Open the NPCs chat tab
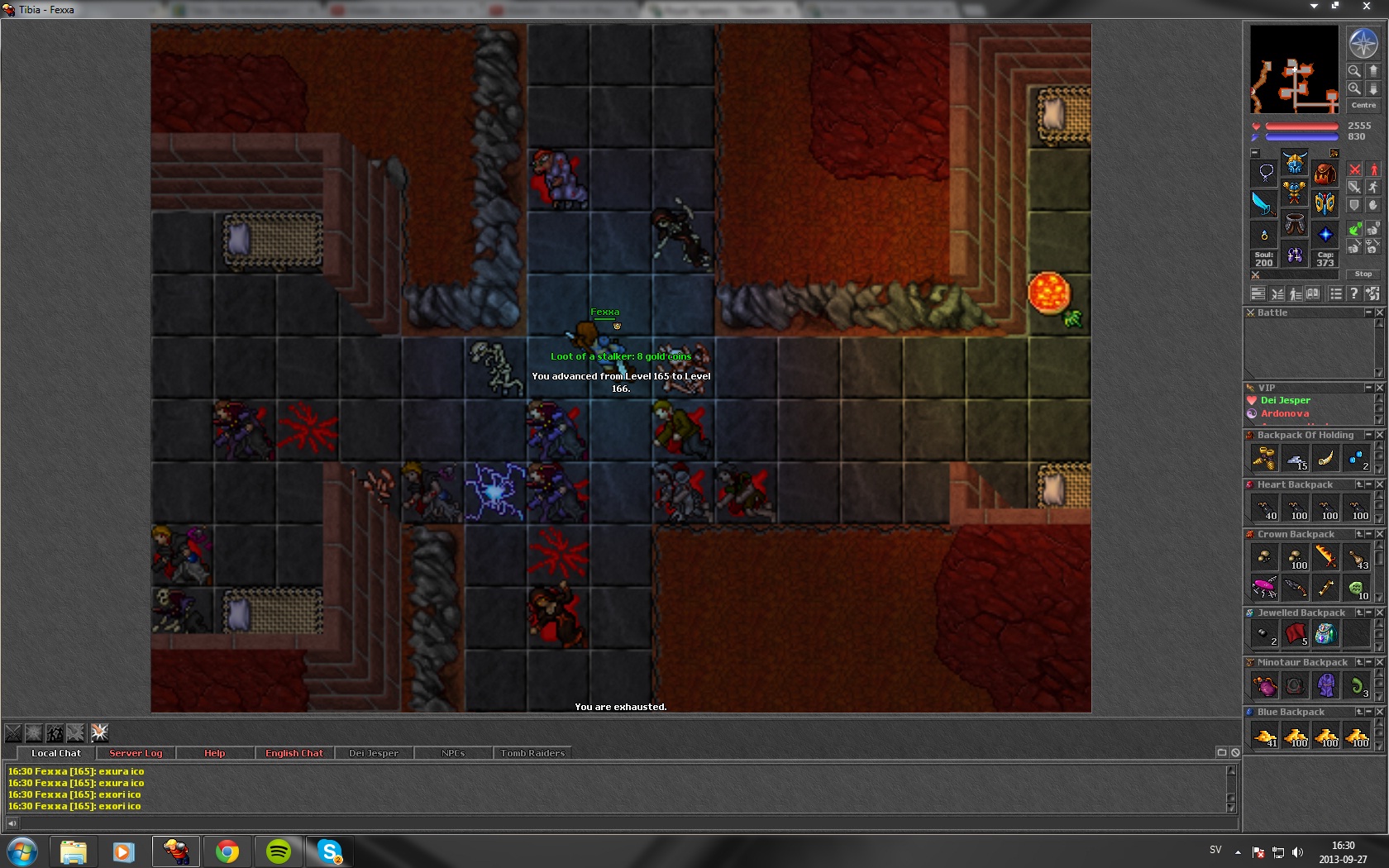Screen dimensions: 1389x868 coord(452,753)
